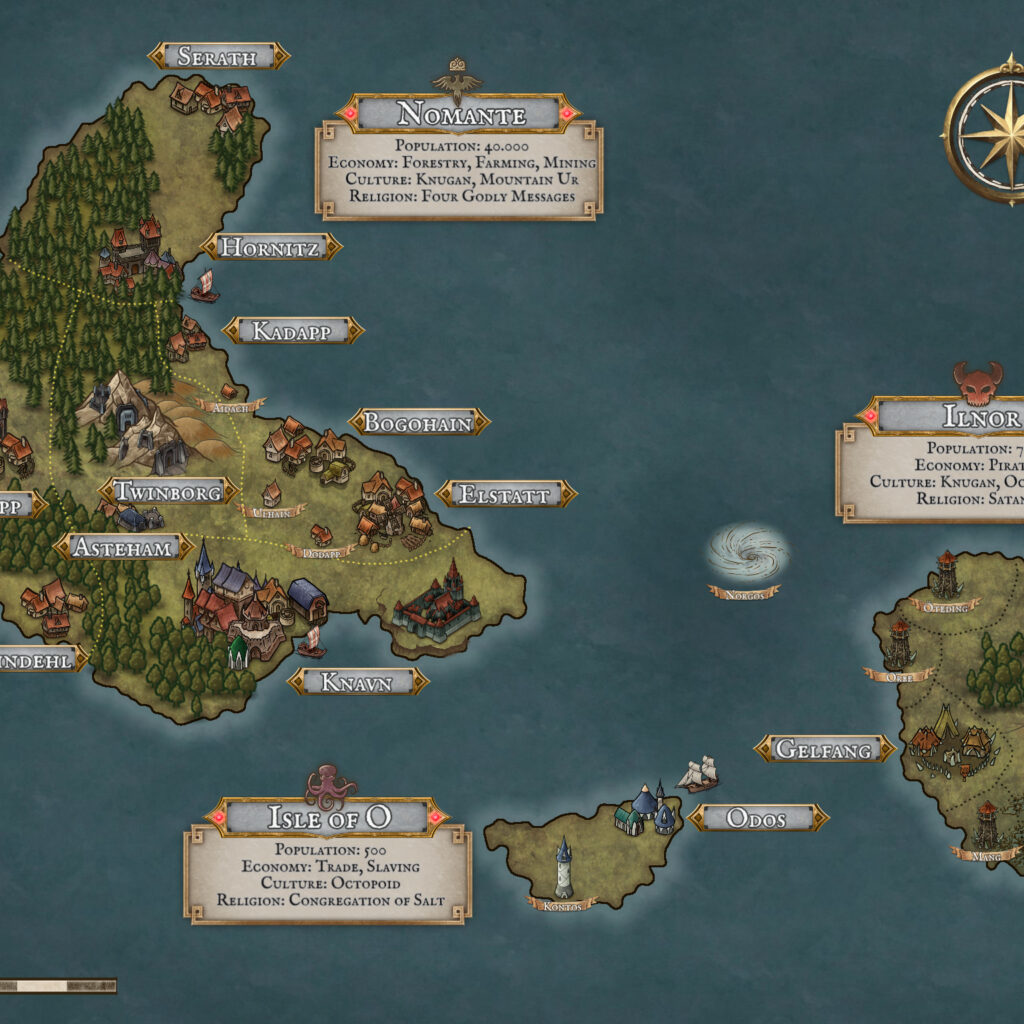Click the Elstatt map label
Screen dimensions: 1024x1024
click(506, 494)
